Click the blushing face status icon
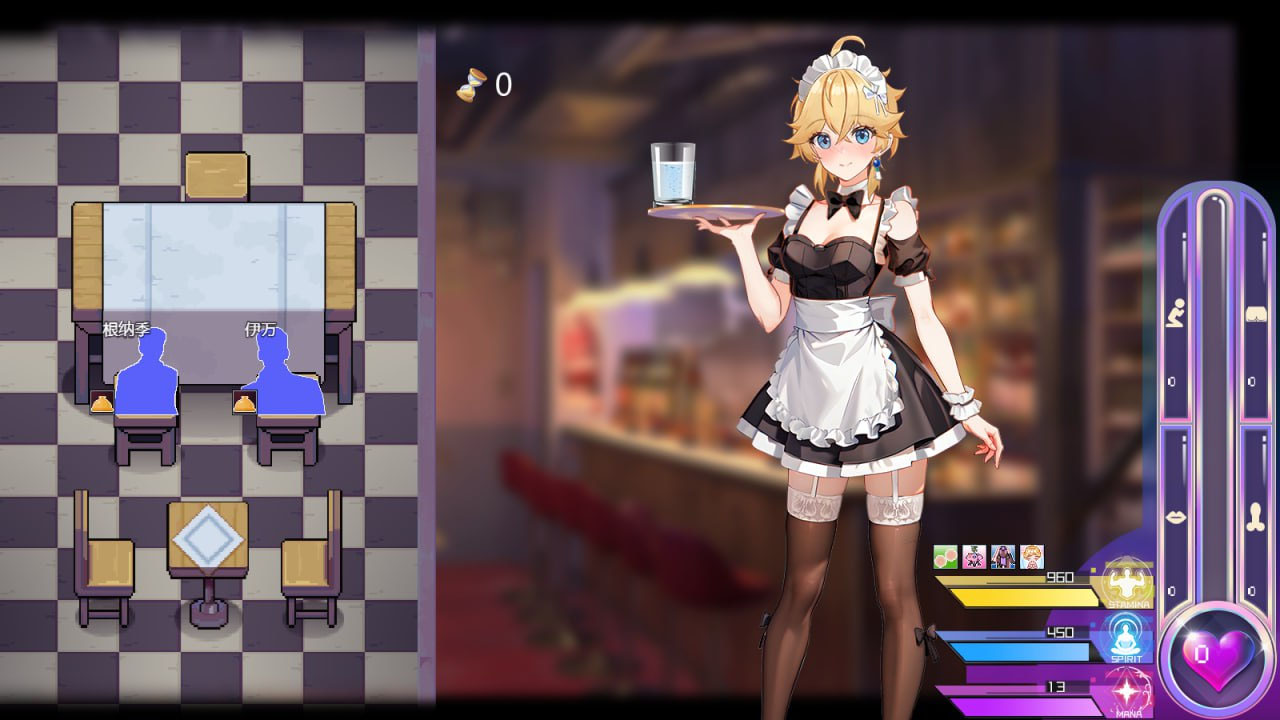Image resolution: width=1280 pixels, height=720 pixels. tap(1031, 556)
